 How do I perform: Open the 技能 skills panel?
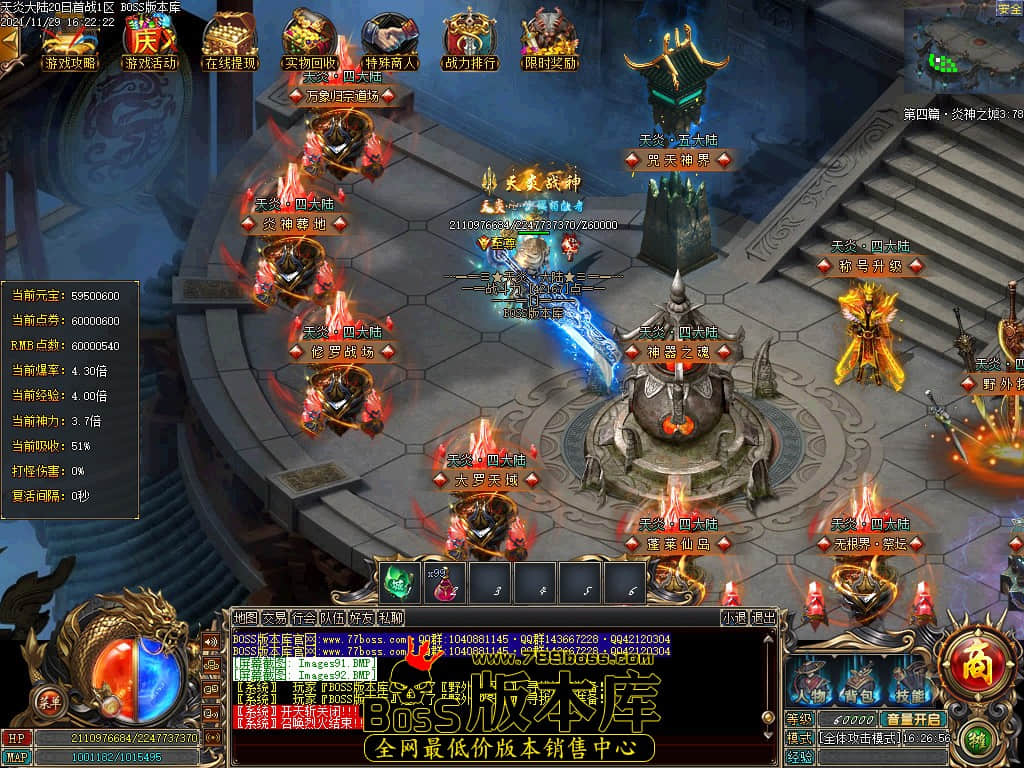905,680
